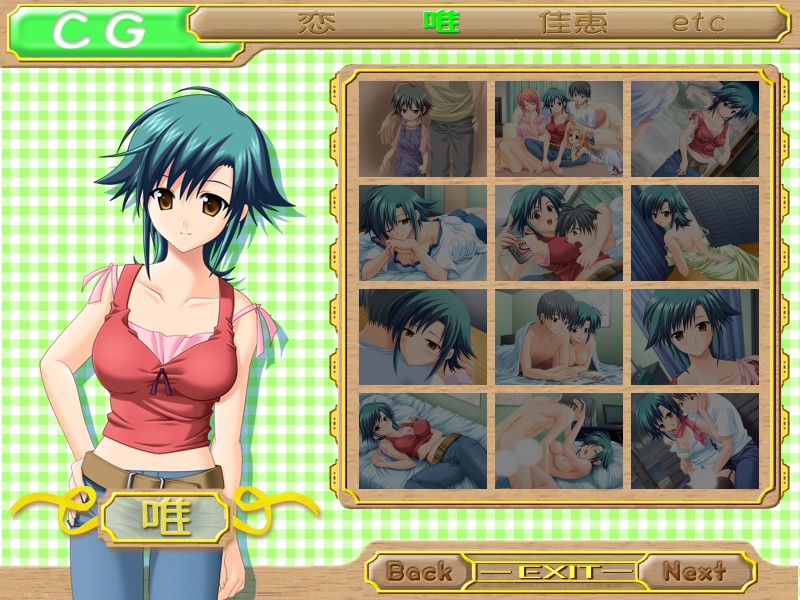
Task: Show the etc gallery category
Action: coord(698,22)
